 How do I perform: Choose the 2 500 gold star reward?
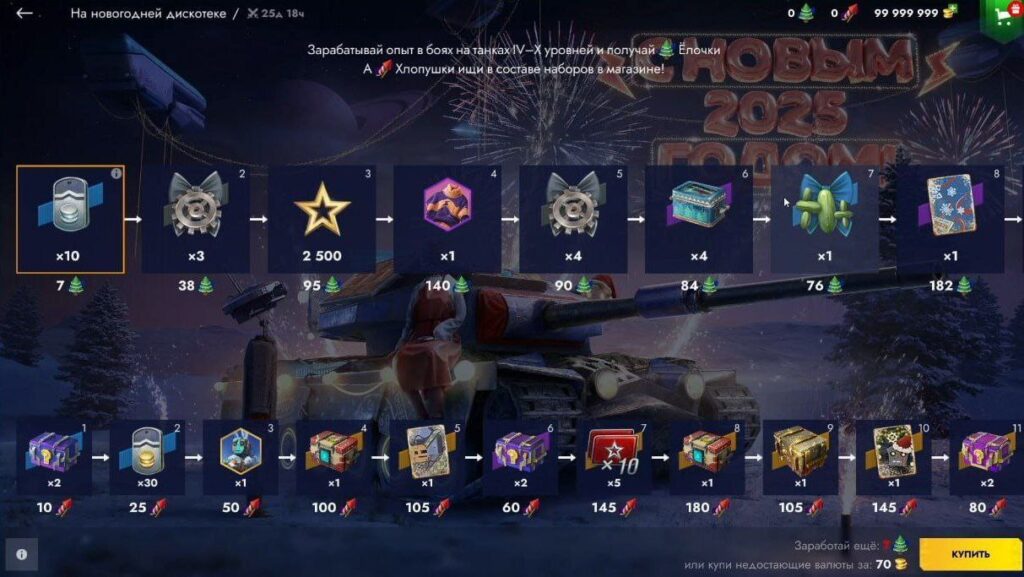pos(322,219)
